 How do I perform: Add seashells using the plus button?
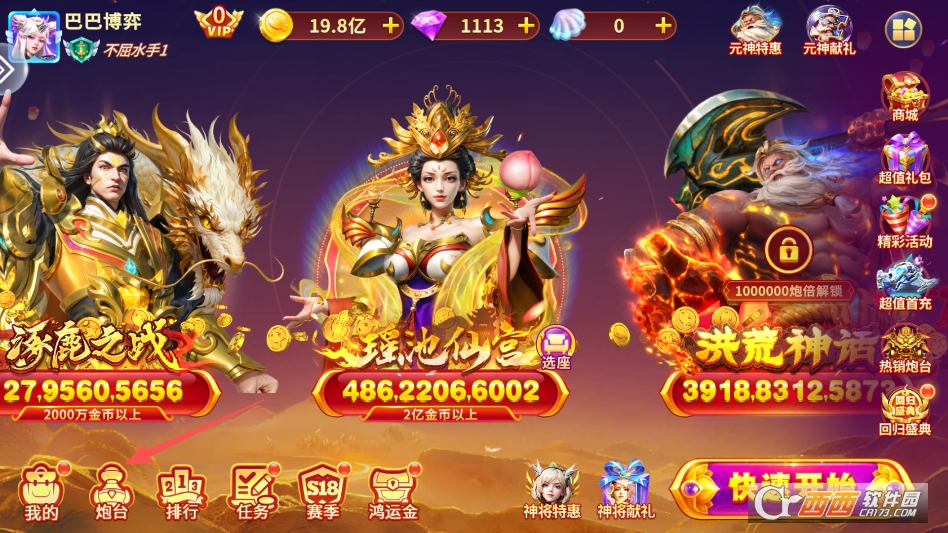pos(663,26)
